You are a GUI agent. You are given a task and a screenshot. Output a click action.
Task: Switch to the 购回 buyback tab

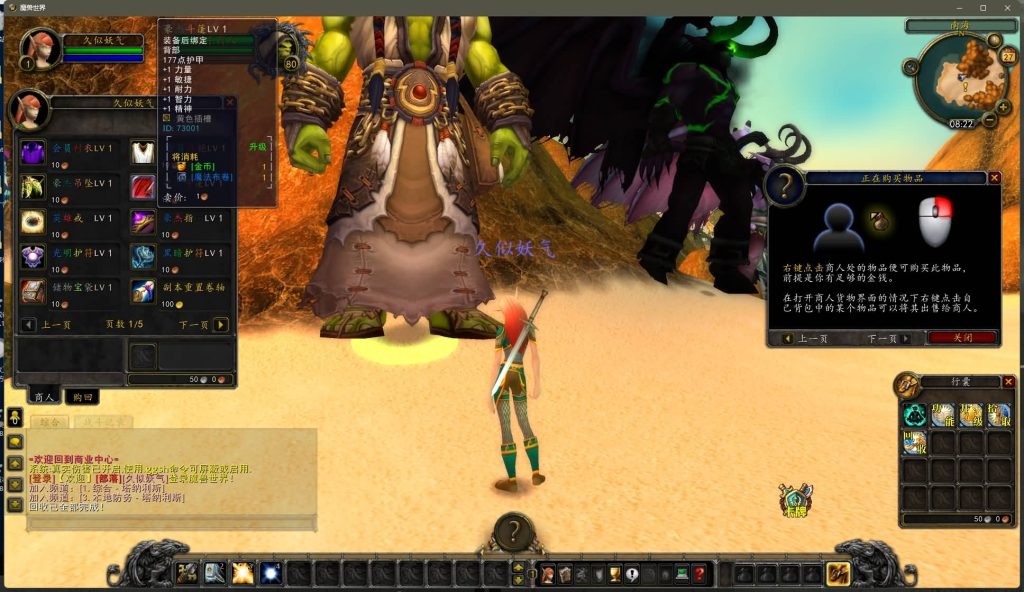pyautogui.click(x=81, y=397)
